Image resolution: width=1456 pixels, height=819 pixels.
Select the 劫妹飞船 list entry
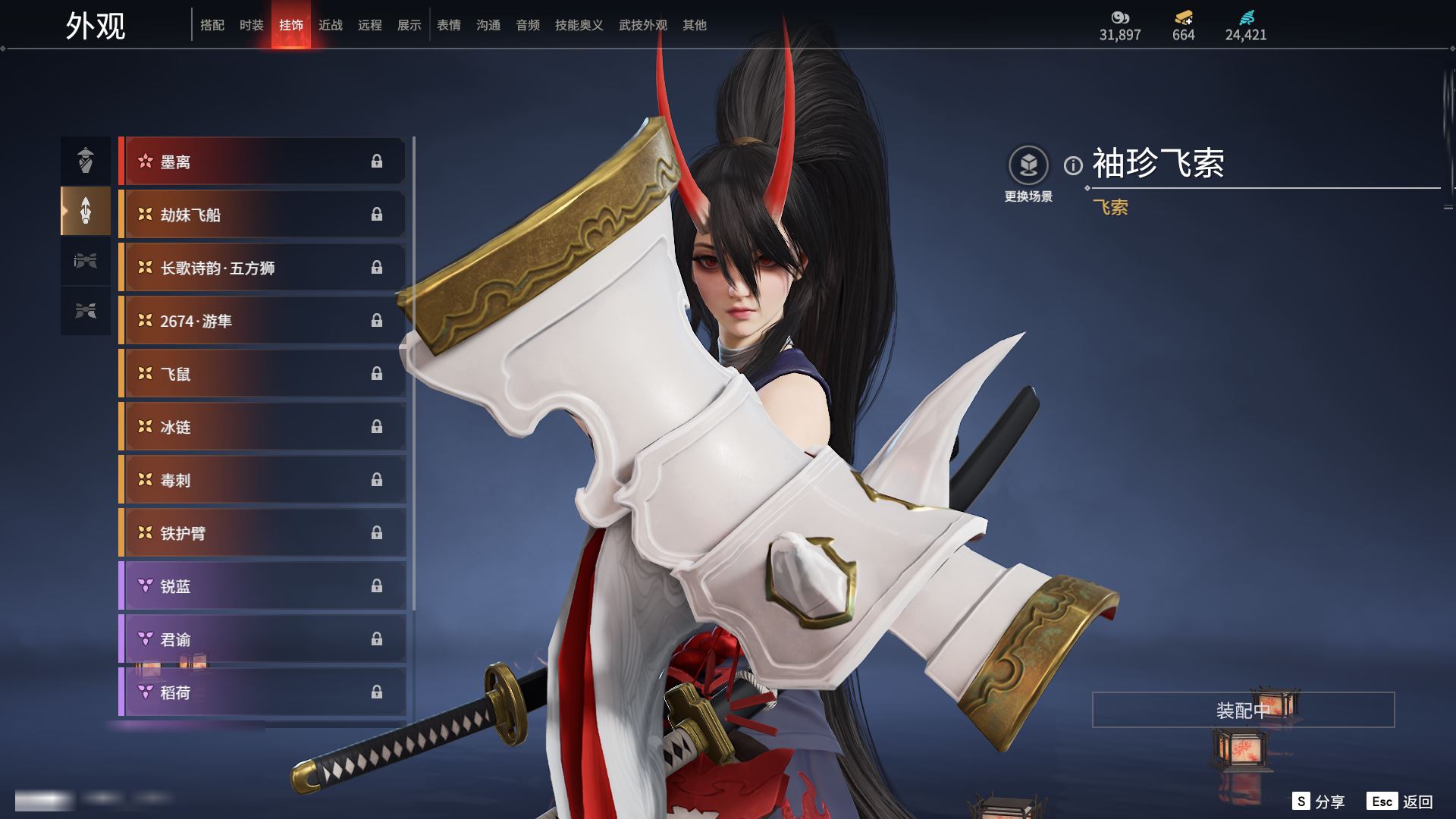[x=262, y=215]
